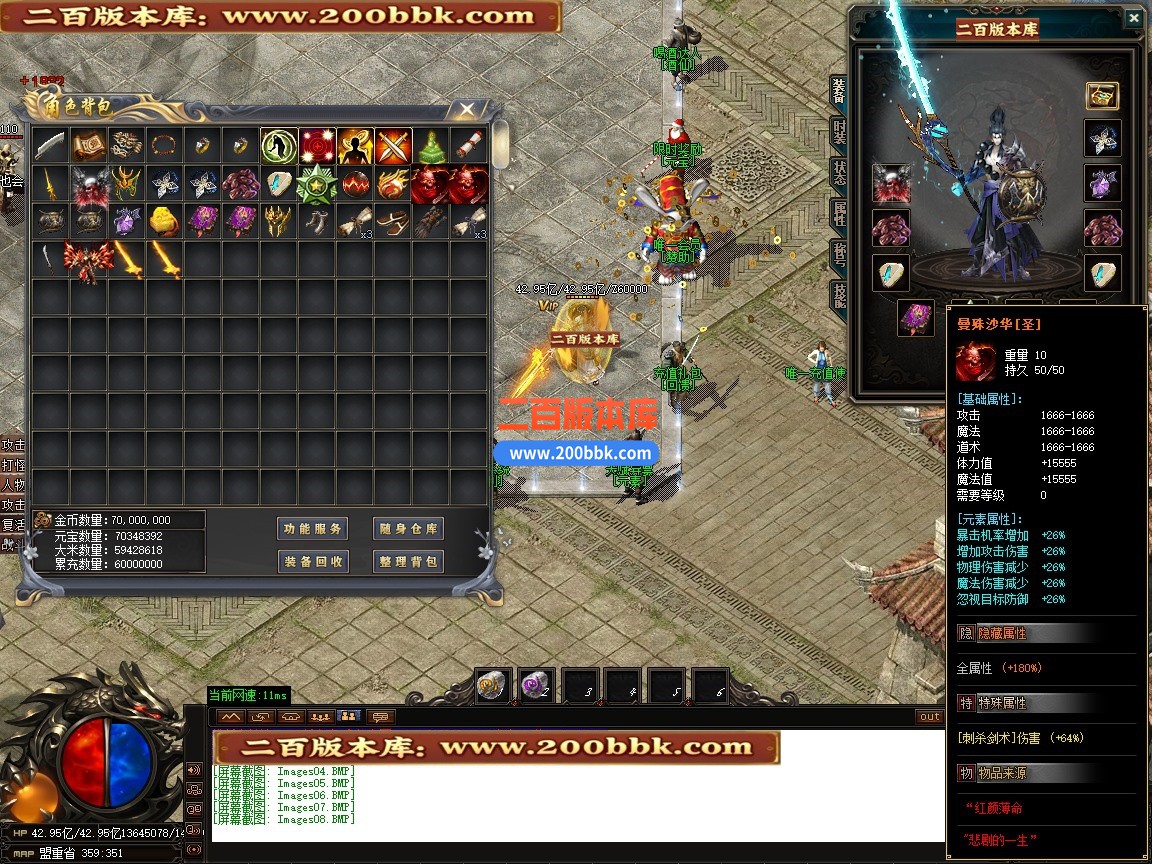The image size is (1152, 864).
Task: Click the 装备回收 equipment recycle button
Action: coord(312,561)
